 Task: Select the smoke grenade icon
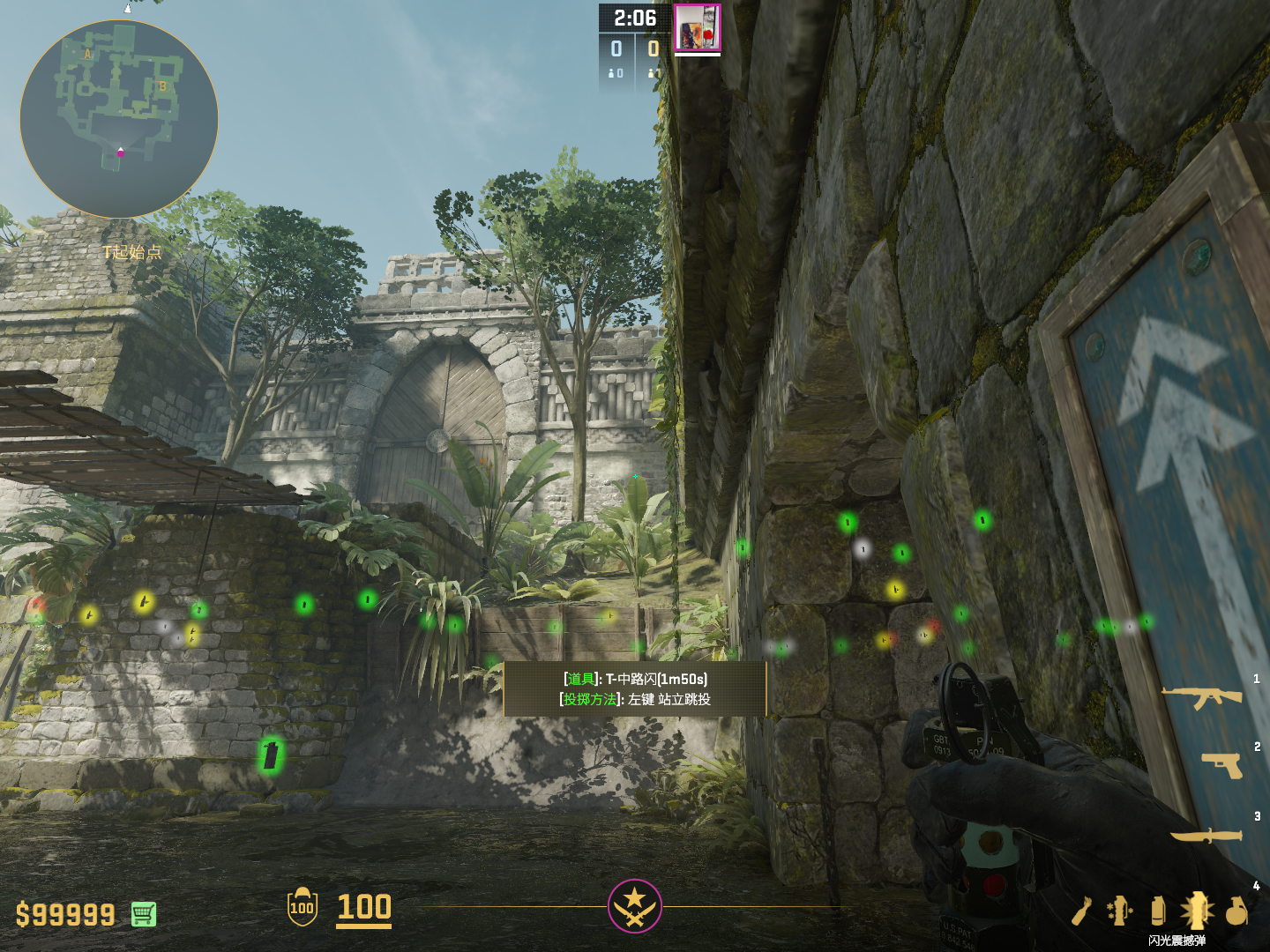1158,911
